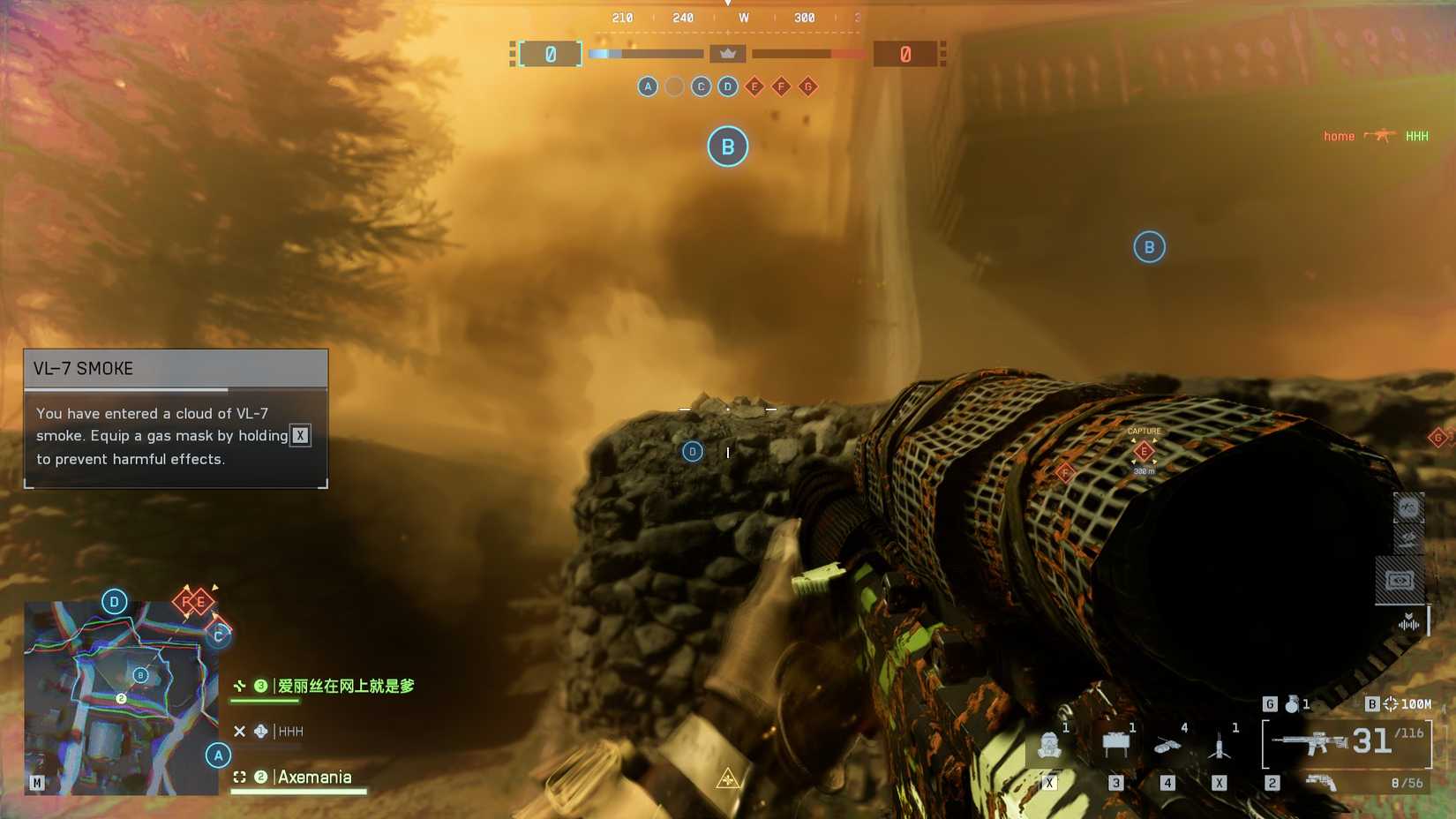Select objective D marker on the battlefield
Image resolution: width=1456 pixels, height=819 pixels.
tap(692, 451)
